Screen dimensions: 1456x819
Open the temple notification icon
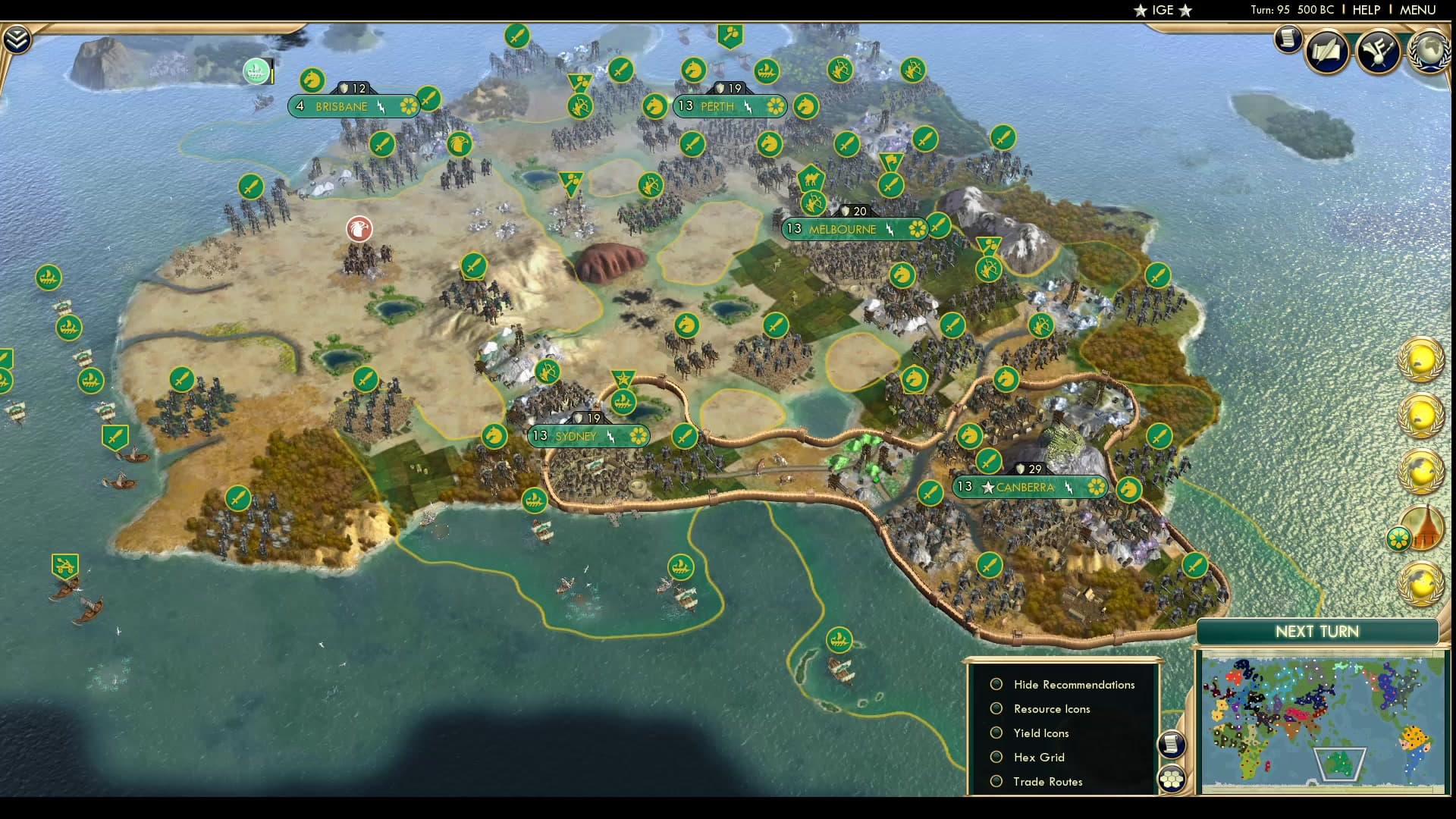[1420, 529]
